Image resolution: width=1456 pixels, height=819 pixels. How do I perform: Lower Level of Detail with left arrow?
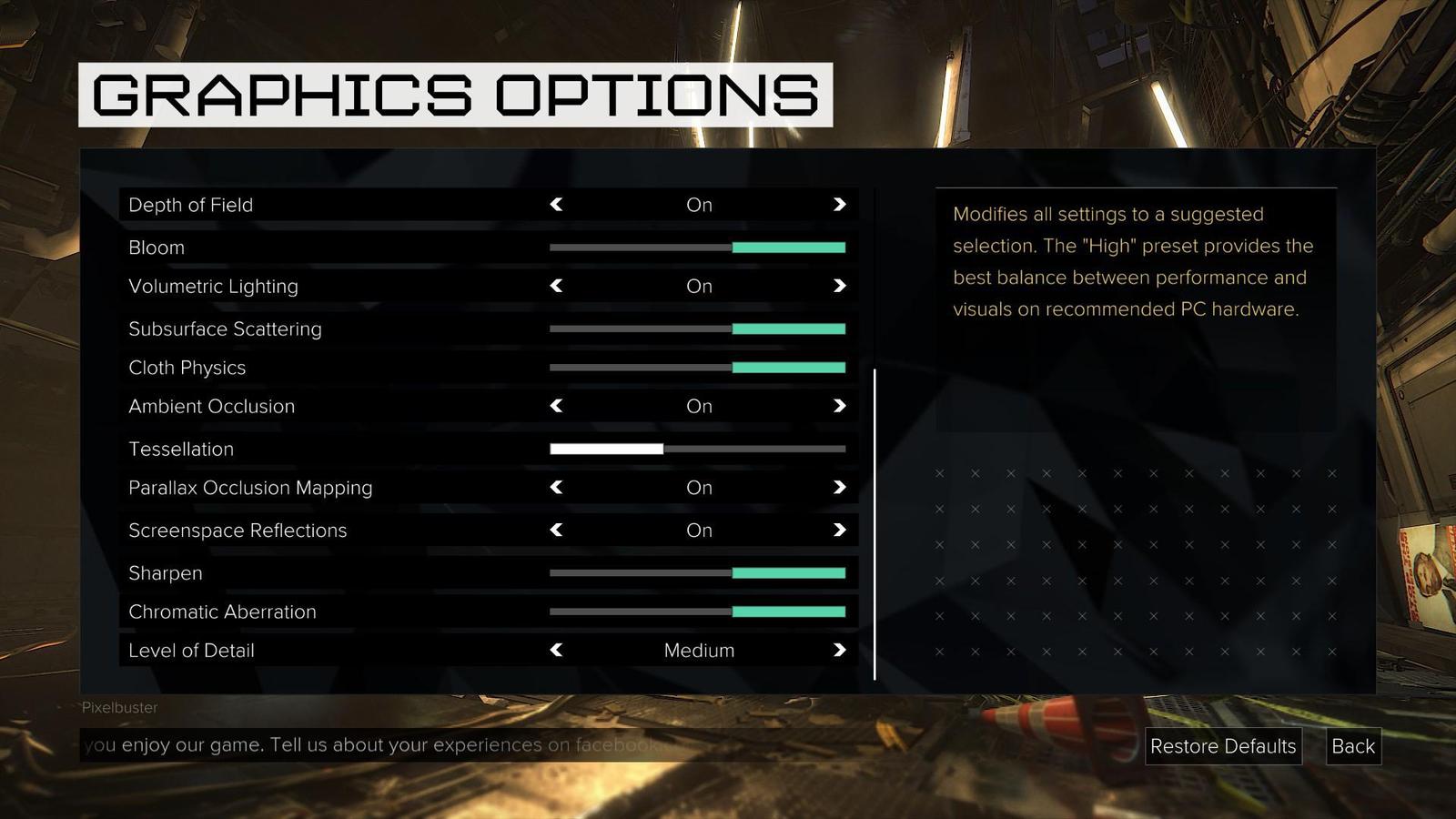556,651
